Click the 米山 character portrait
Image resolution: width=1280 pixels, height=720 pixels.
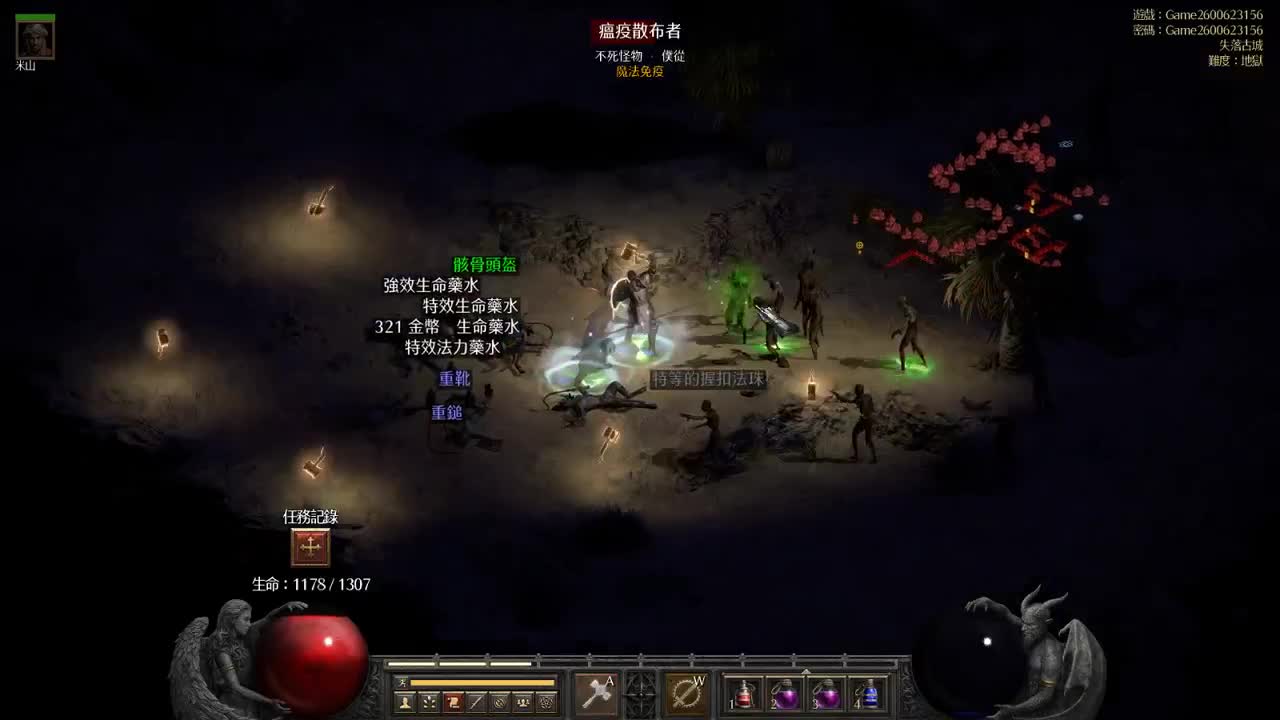tap(33, 41)
